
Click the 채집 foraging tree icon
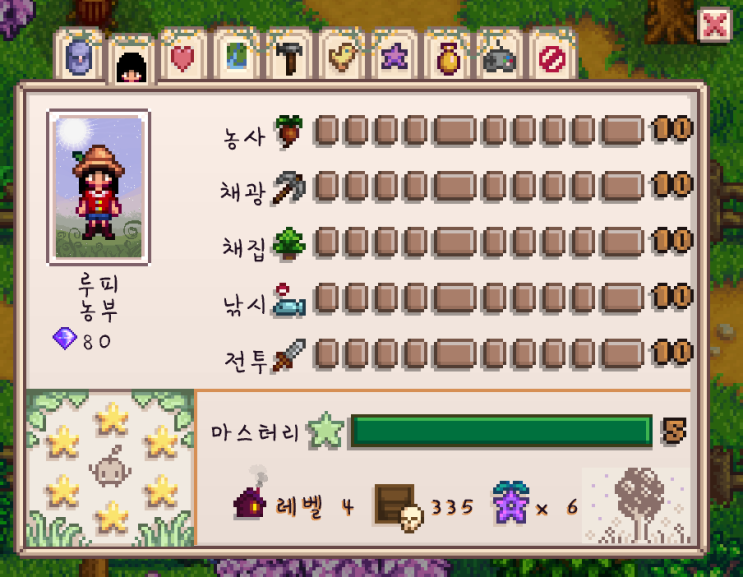[288, 243]
